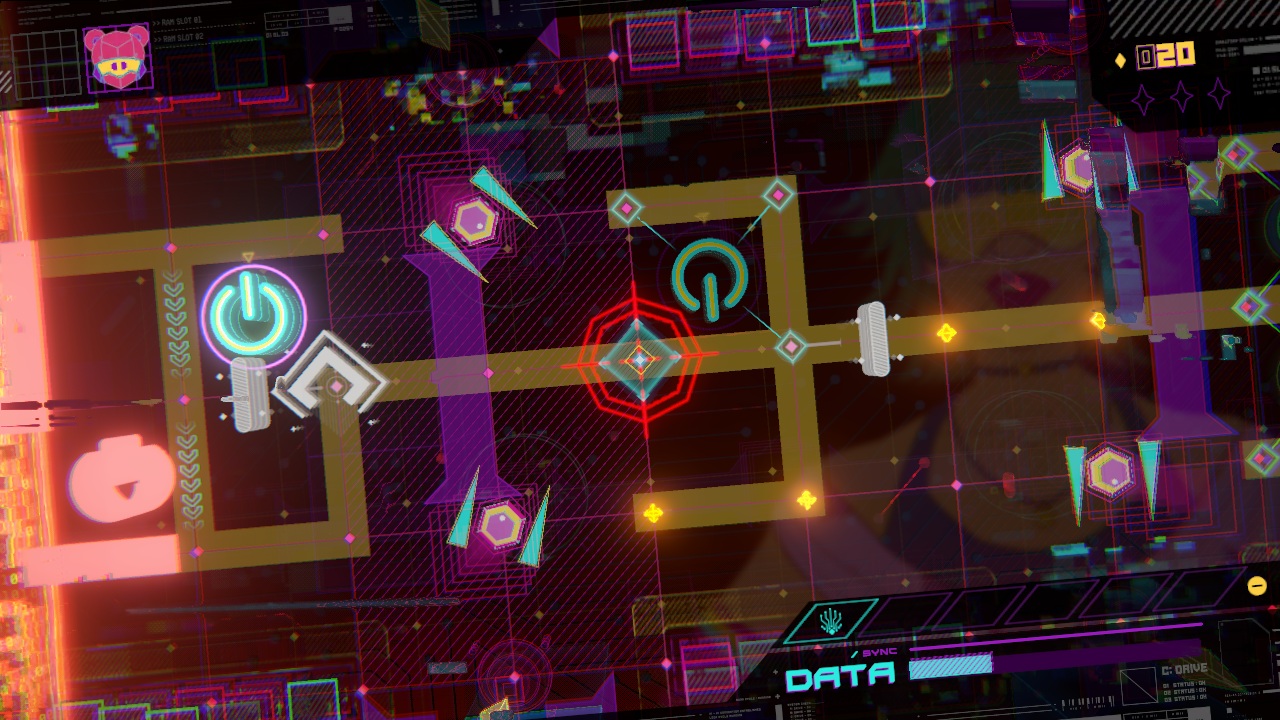Click the purple hexagon gem above the center
The width and height of the screenshot is (1280, 720).
475,218
